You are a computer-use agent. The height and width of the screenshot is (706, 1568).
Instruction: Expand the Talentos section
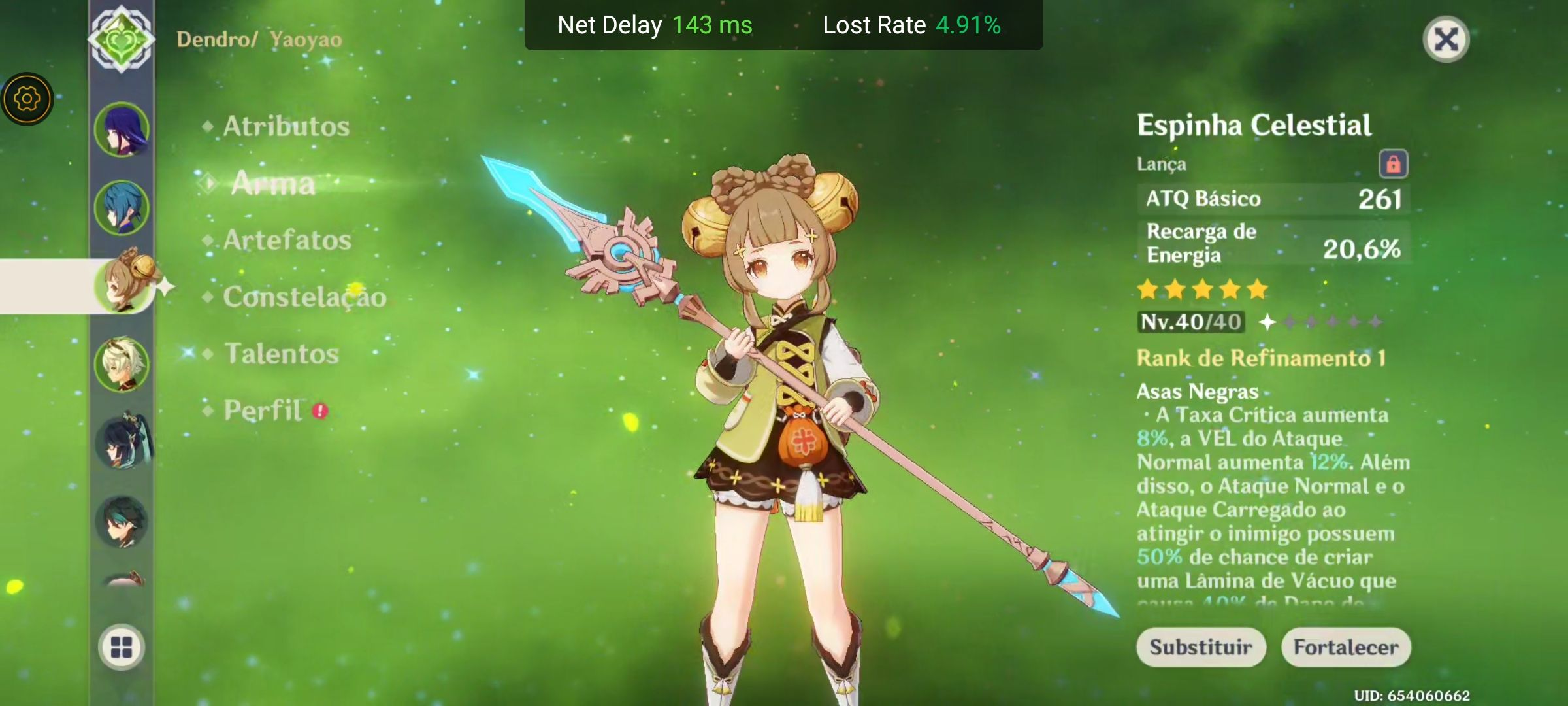pyautogui.click(x=282, y=354)
